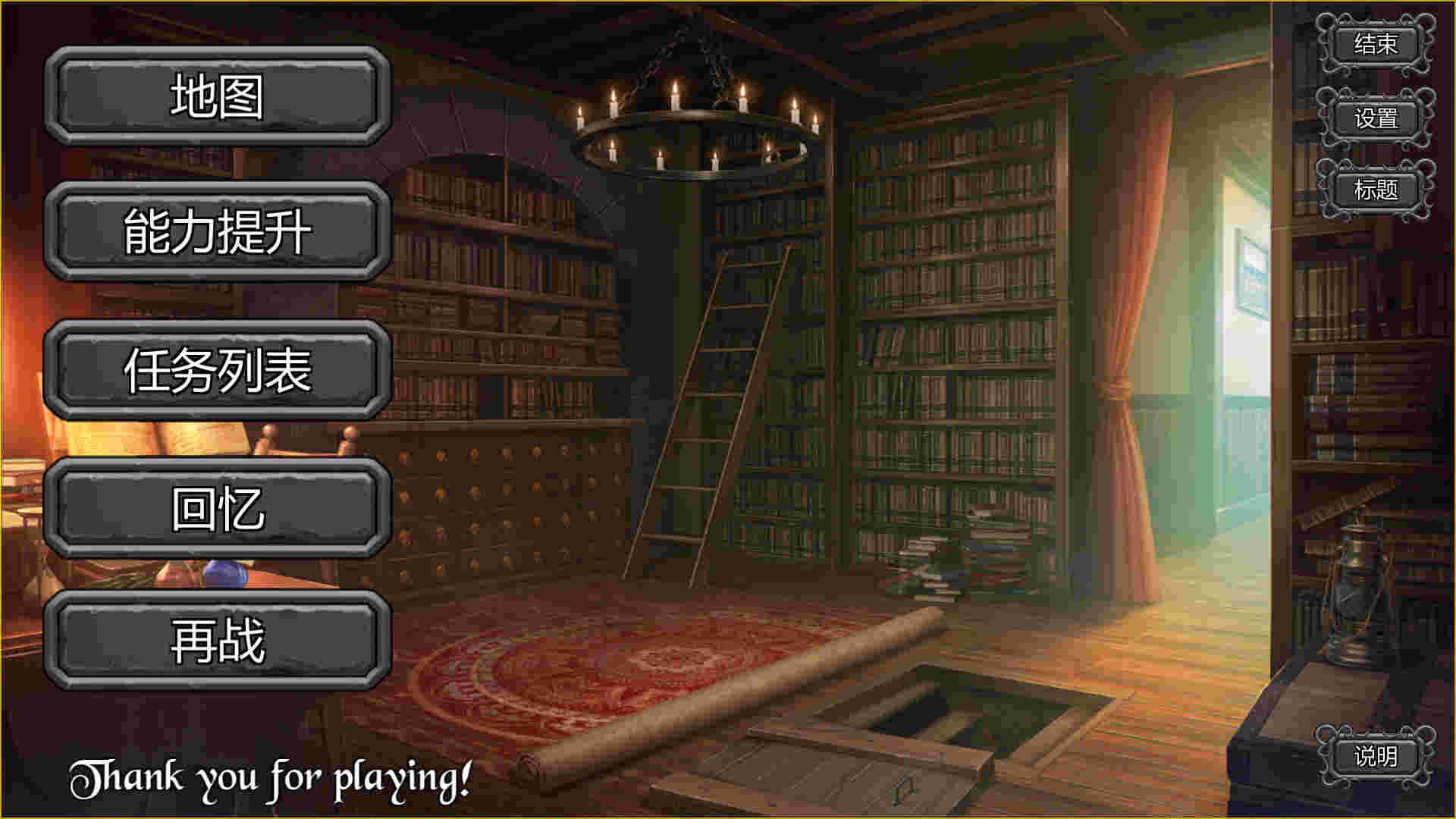This screenshot has width=1456, height=819.
Task: Click the 再战 (Rematch) button
Action: [218, 641]
